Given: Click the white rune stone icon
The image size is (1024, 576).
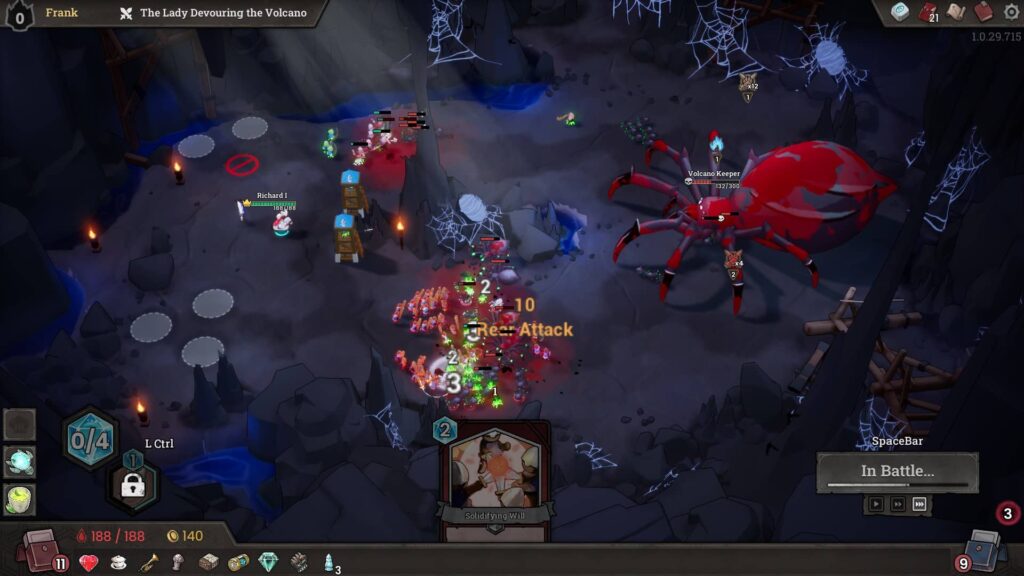Looking at the screenshot, I should 902,12.
